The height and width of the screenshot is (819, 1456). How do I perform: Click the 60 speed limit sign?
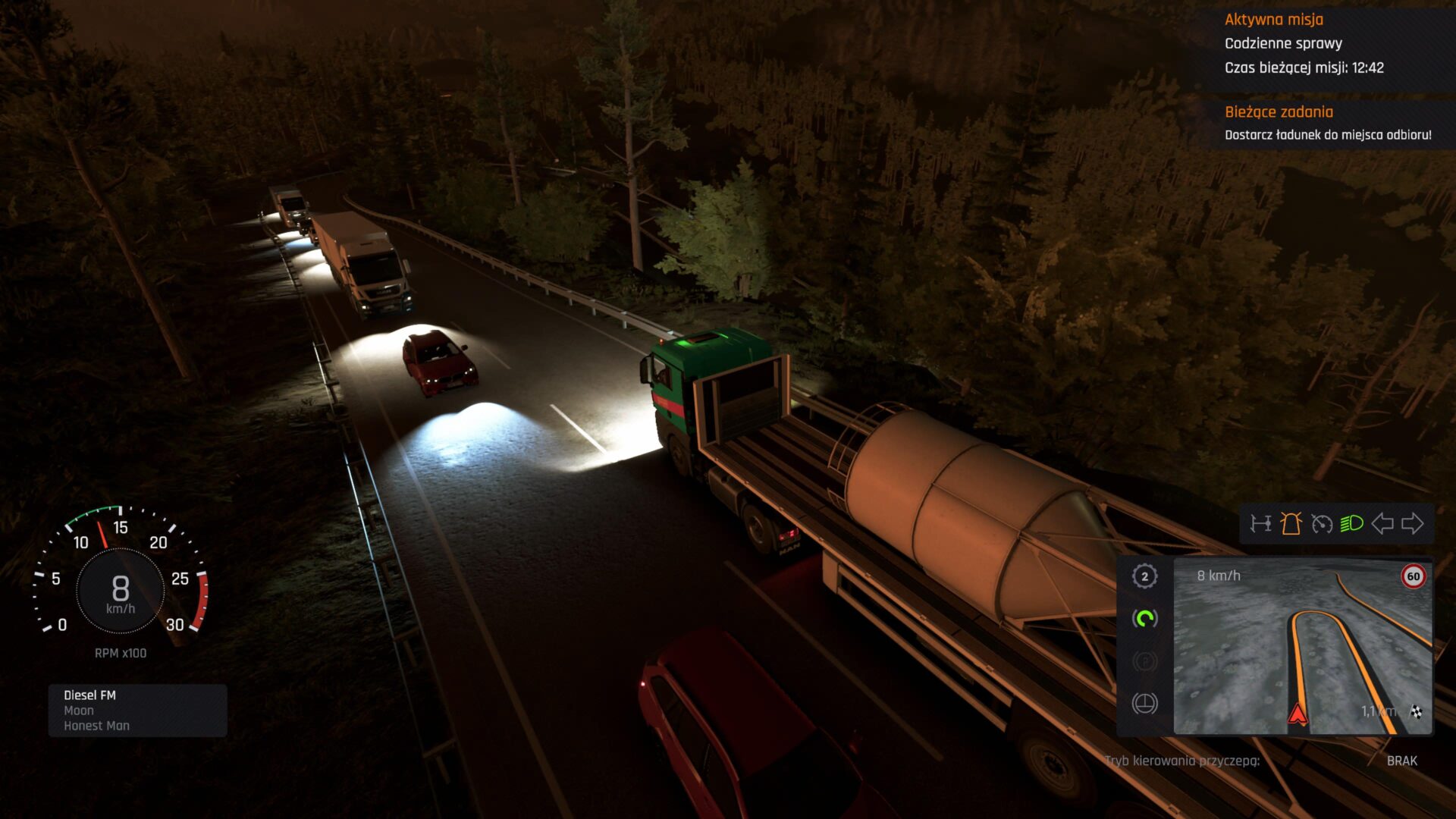1414,576
